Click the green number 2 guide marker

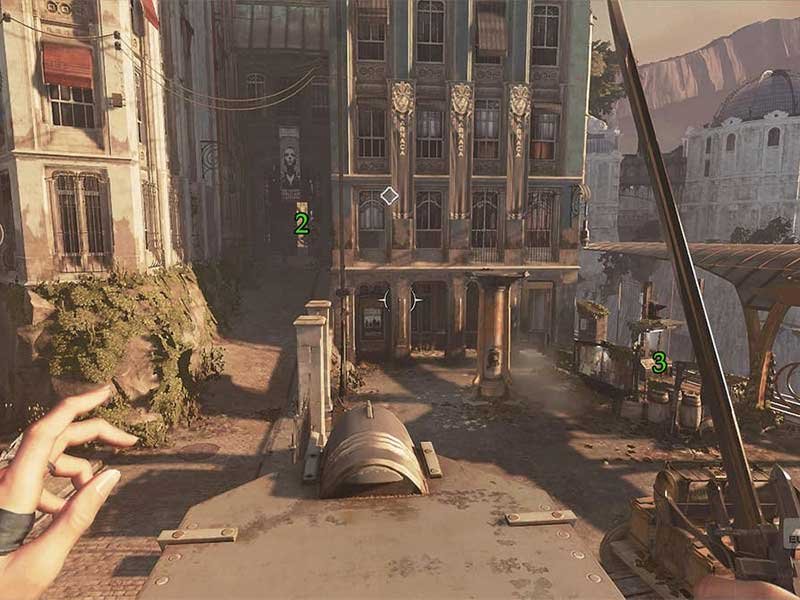(301, 225)
